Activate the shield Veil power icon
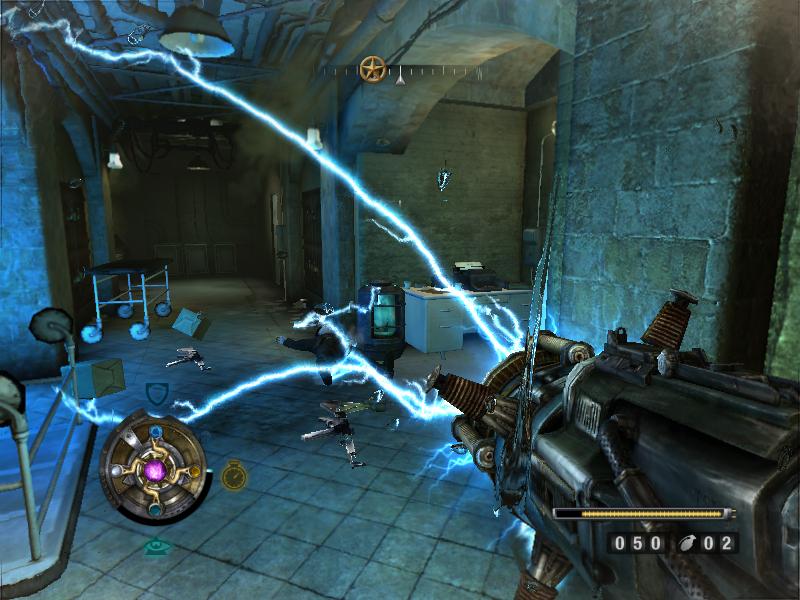800x600 pixels. click(x=157, y=393)
